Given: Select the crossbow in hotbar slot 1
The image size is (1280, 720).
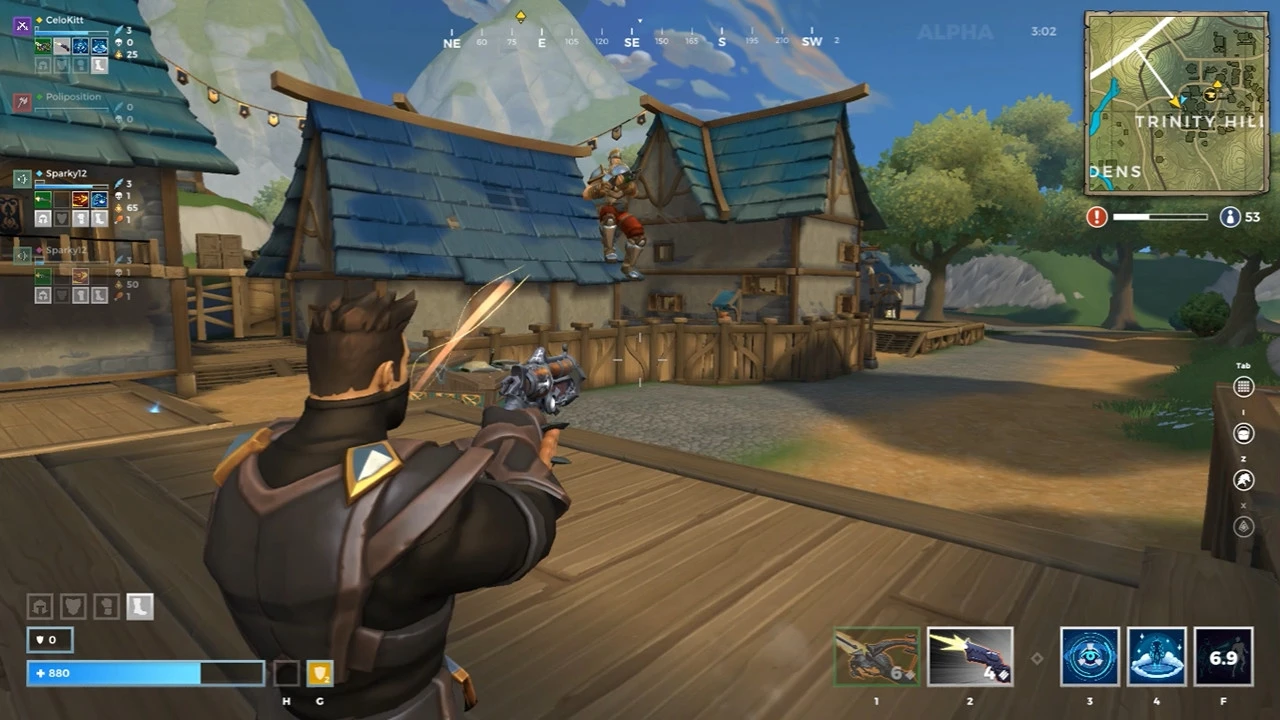Looking at the screenshot, I should click(x=876, y=657).
